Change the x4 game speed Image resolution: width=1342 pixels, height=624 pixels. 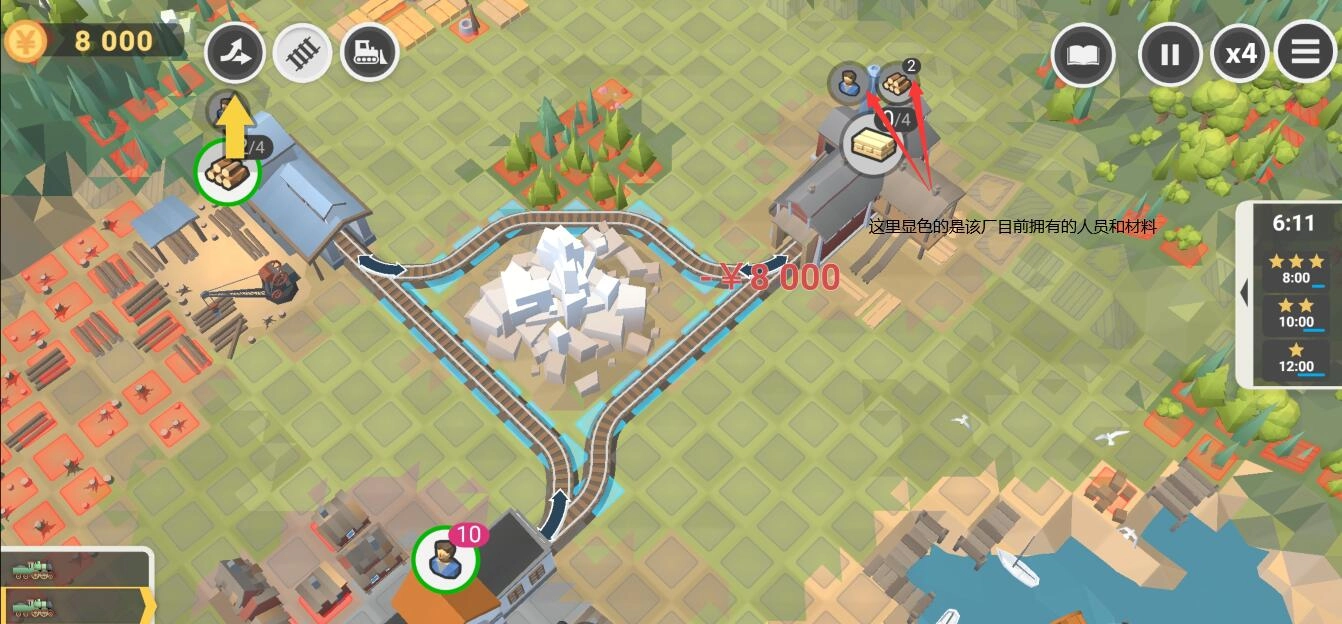click(x=1240, y=53)
